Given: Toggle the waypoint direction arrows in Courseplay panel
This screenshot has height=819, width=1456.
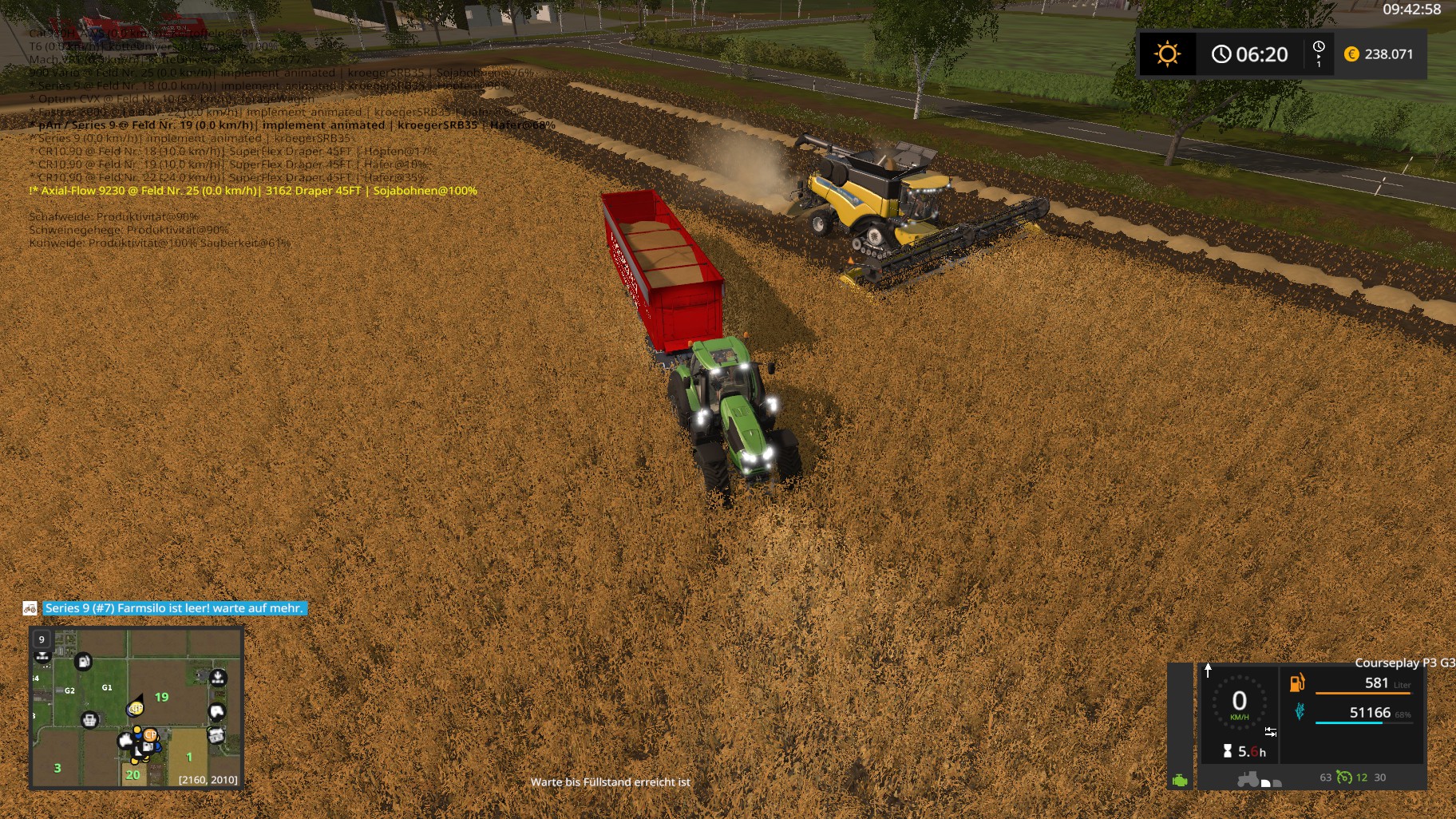Looking at the screenshot, I should coord(1271,731).
